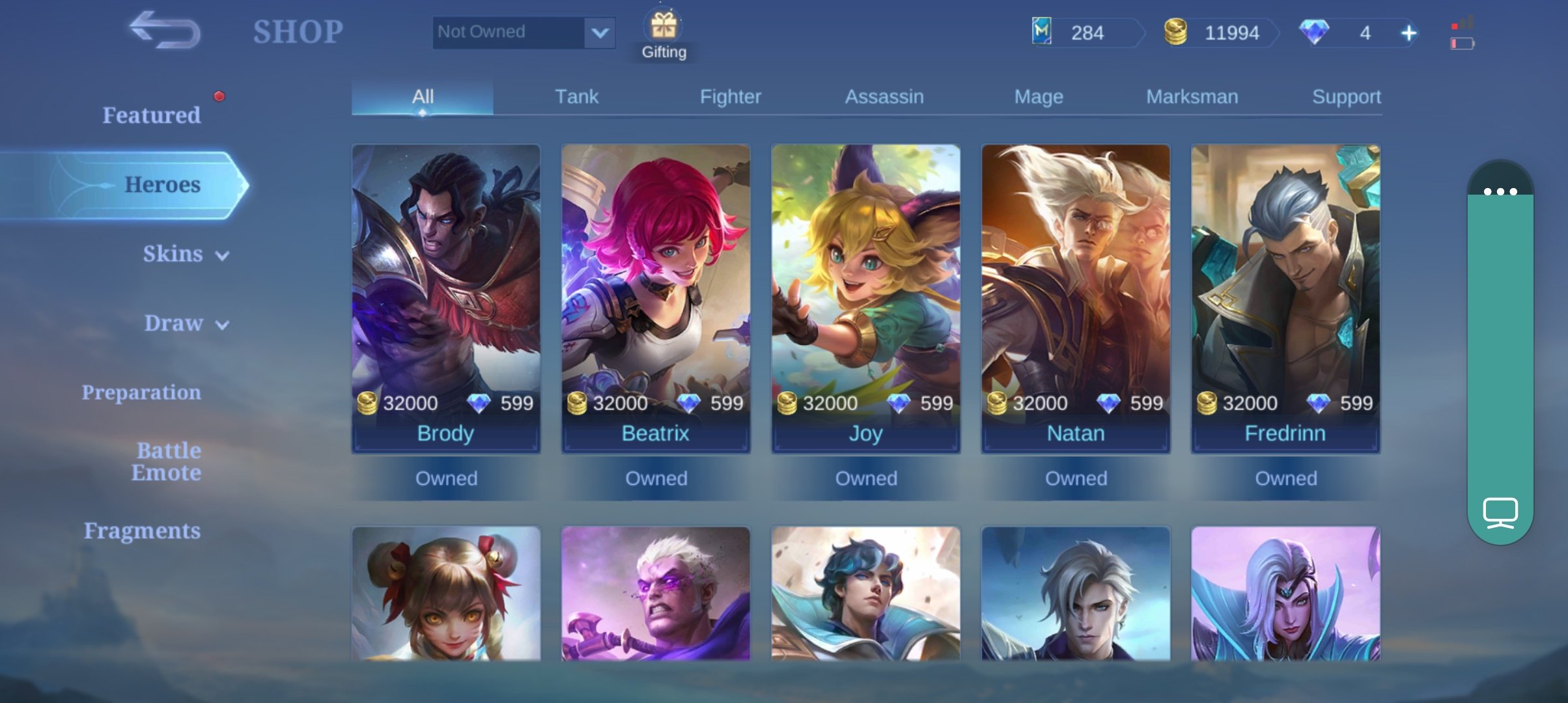Go back using the return arrow

pos(165,31)
